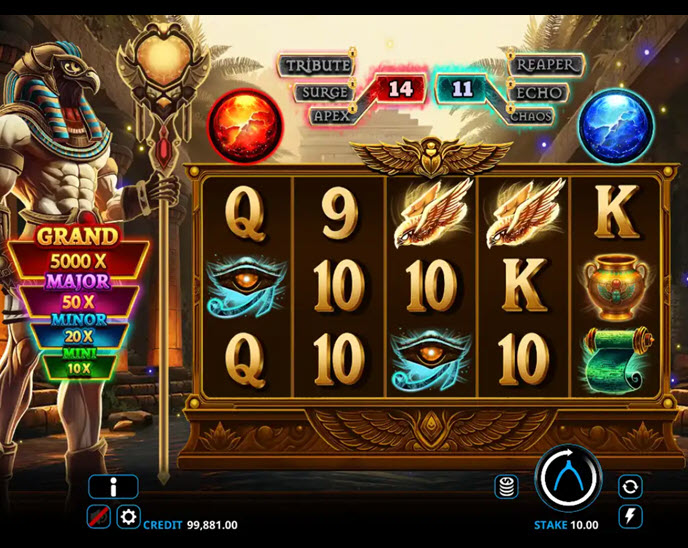Viewport: 688px width, 548px height.
Task: Activate the autoplay circular arrows button
Action: tap(630, 486)
